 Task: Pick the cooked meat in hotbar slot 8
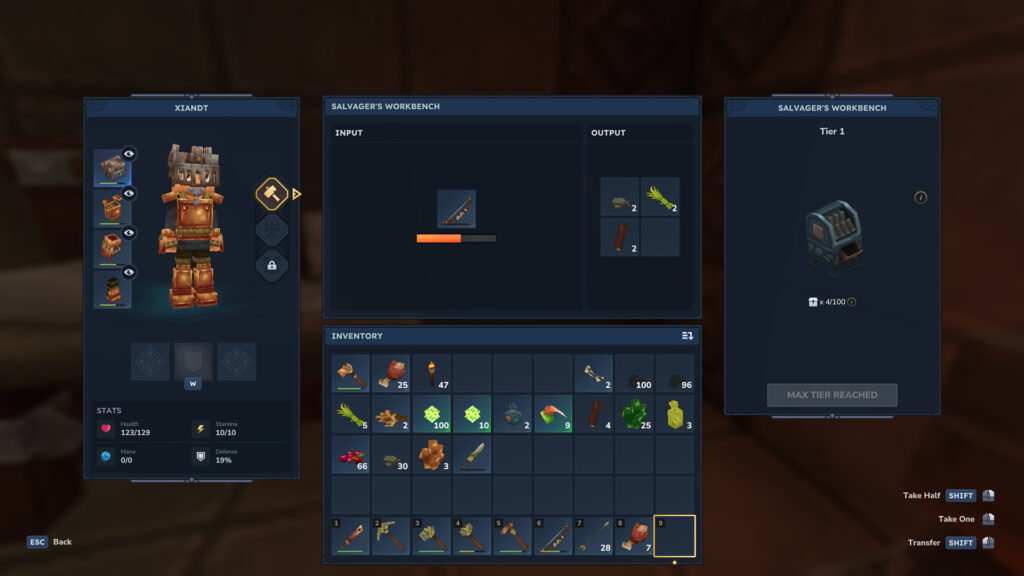[633, 536]
